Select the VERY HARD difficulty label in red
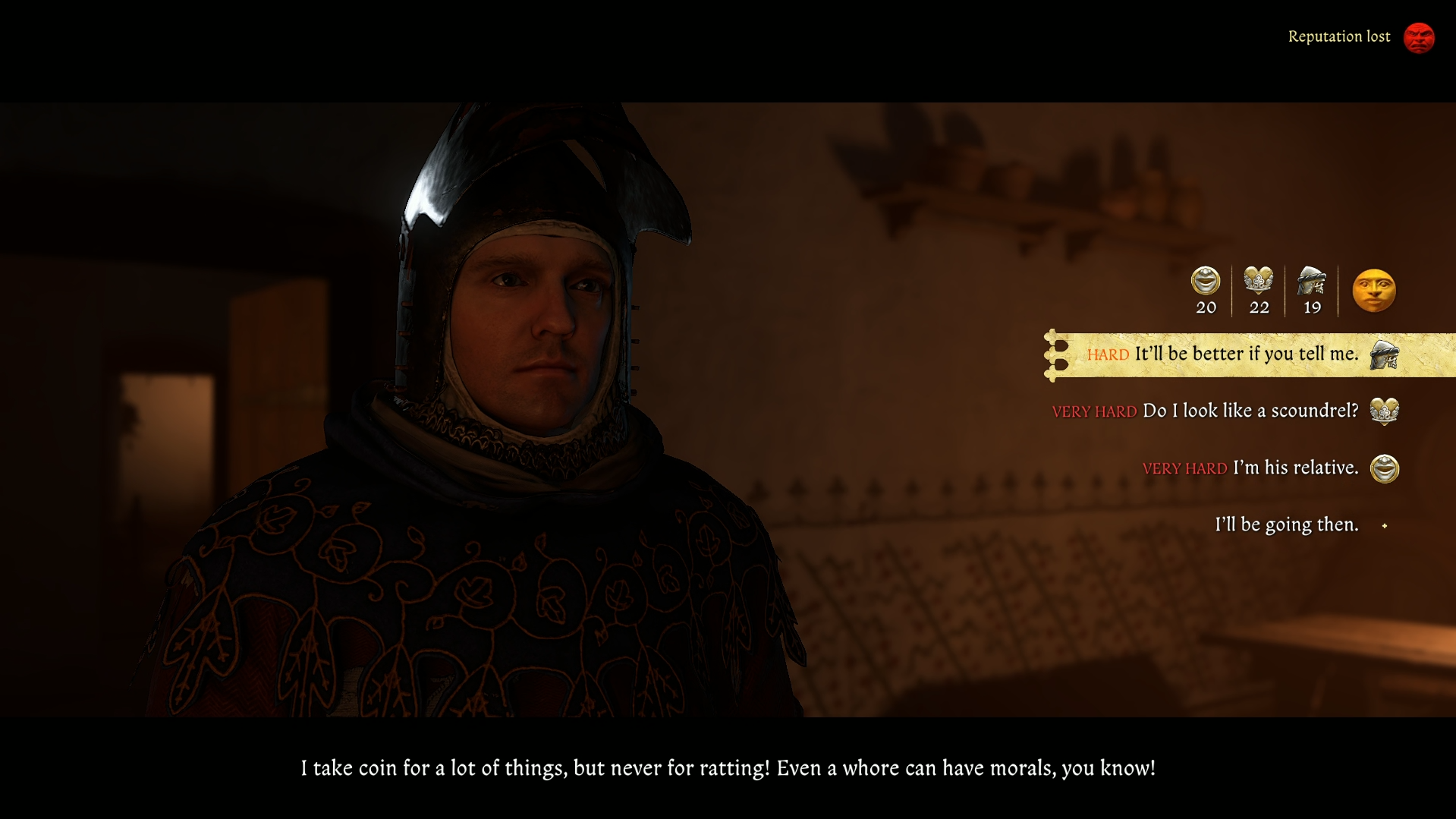The width and height of the screenshot is (1456, 819). tap(1096, 410)
